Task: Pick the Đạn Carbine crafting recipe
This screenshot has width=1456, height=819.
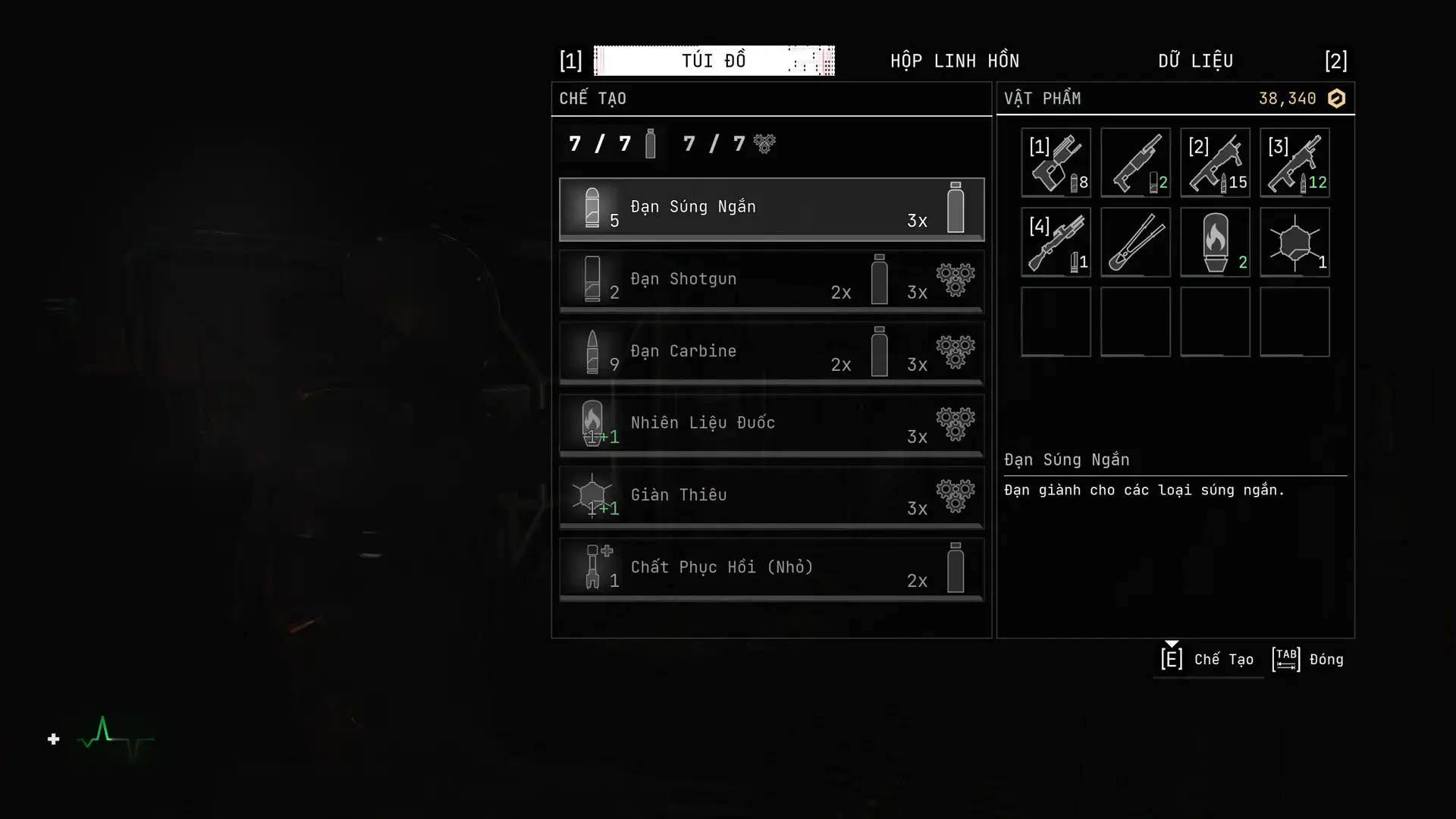Action: pyautogui.click(x=771, y=353)
